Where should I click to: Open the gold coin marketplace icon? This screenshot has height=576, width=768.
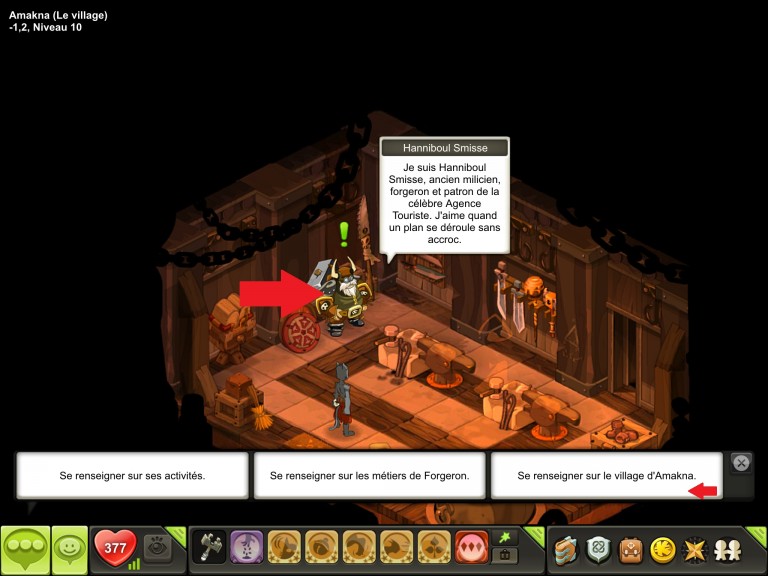click(x=662, y=549)
